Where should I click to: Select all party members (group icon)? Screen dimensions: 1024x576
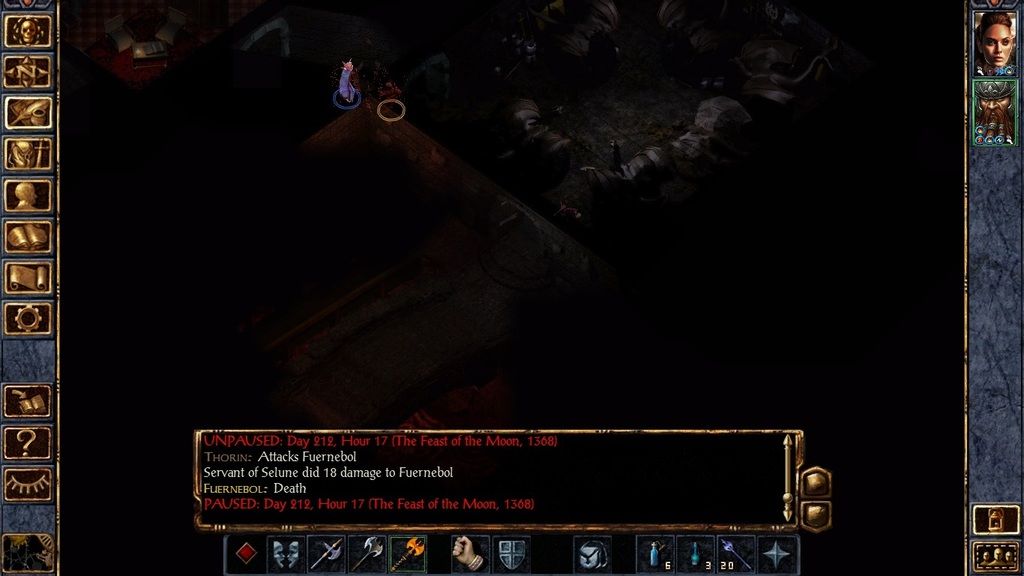[994, 554]
